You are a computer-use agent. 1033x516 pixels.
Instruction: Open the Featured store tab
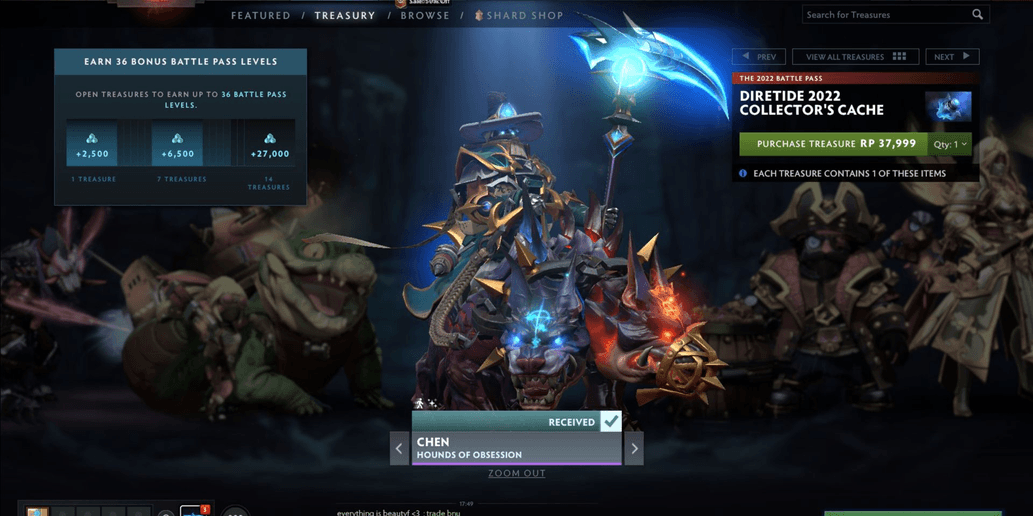[x=260, y=16]
